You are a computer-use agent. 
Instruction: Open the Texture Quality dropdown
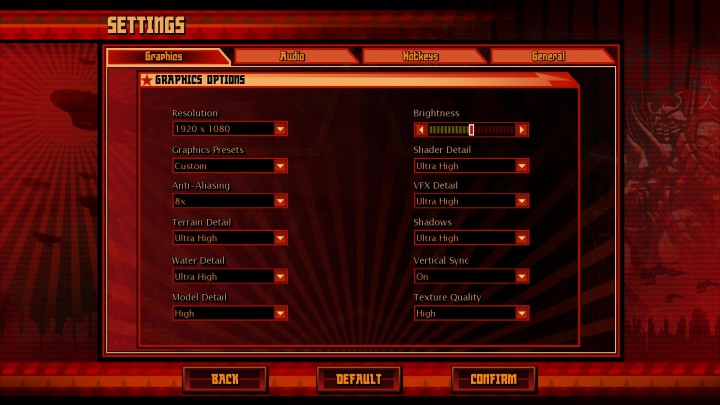click(471, 313)
